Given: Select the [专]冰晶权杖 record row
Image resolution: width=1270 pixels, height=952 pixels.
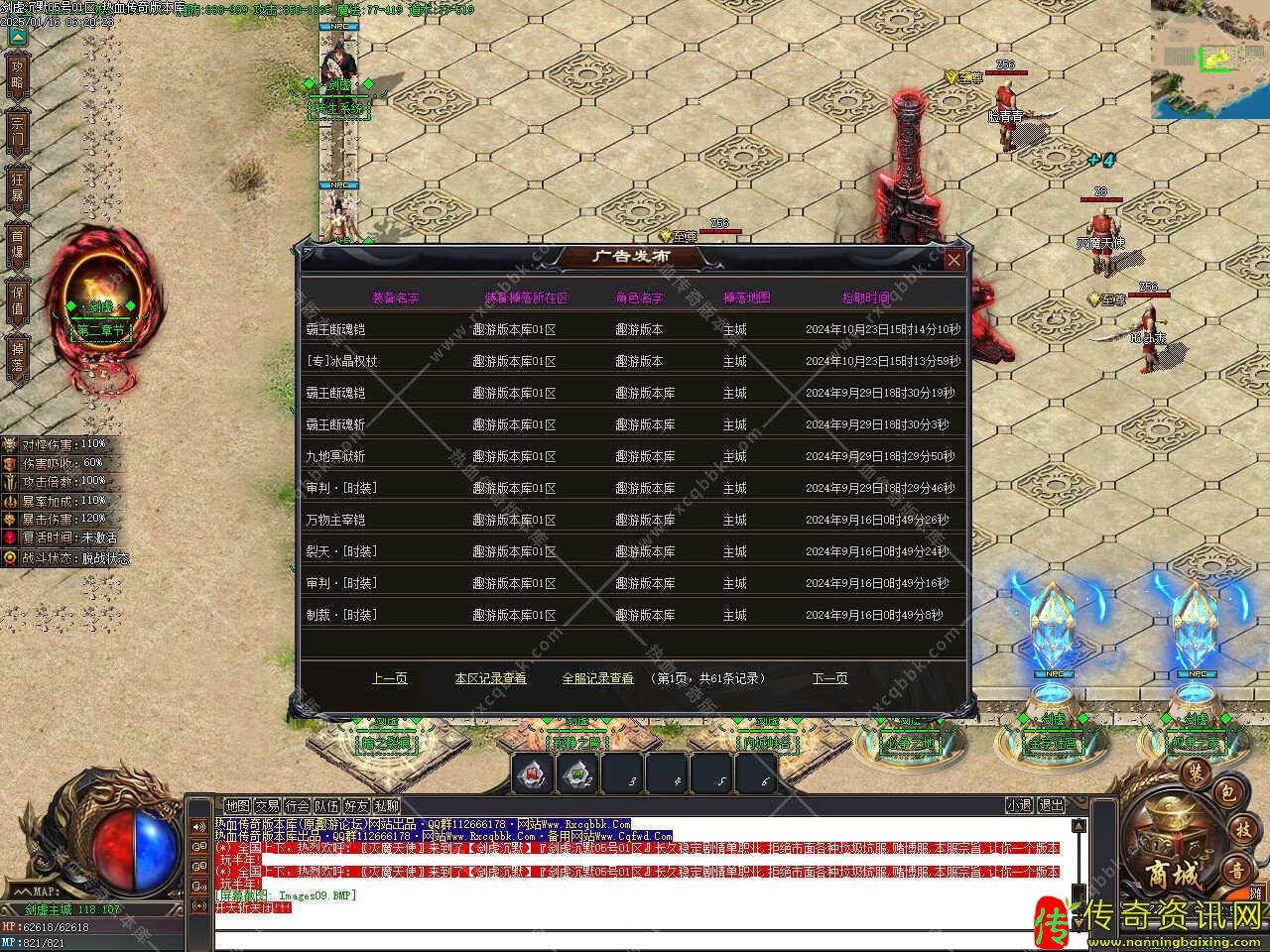Looking at the screenshot, I should click(633, 361).
